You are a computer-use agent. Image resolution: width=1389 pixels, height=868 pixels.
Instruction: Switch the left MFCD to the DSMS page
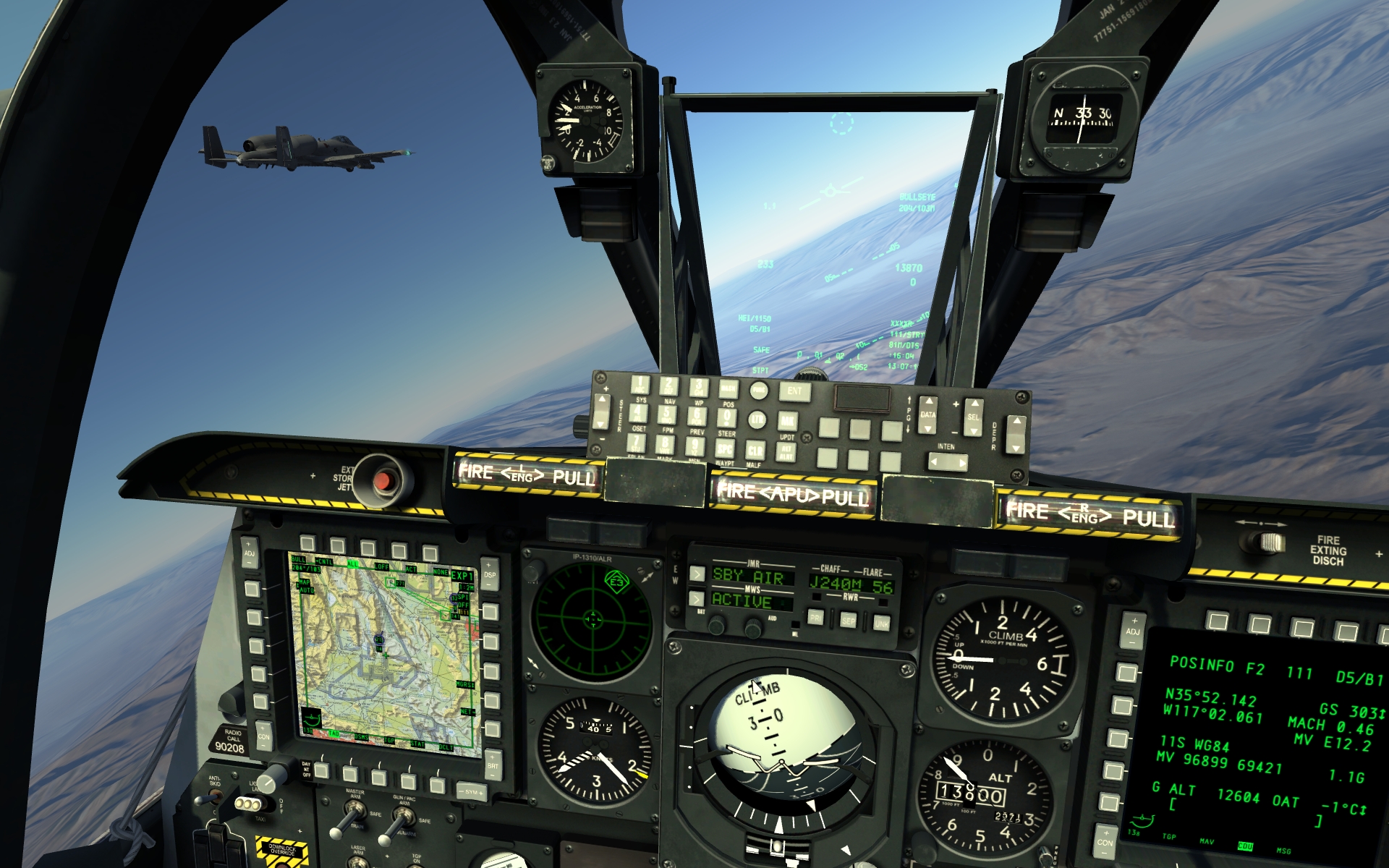pos(350,775)
